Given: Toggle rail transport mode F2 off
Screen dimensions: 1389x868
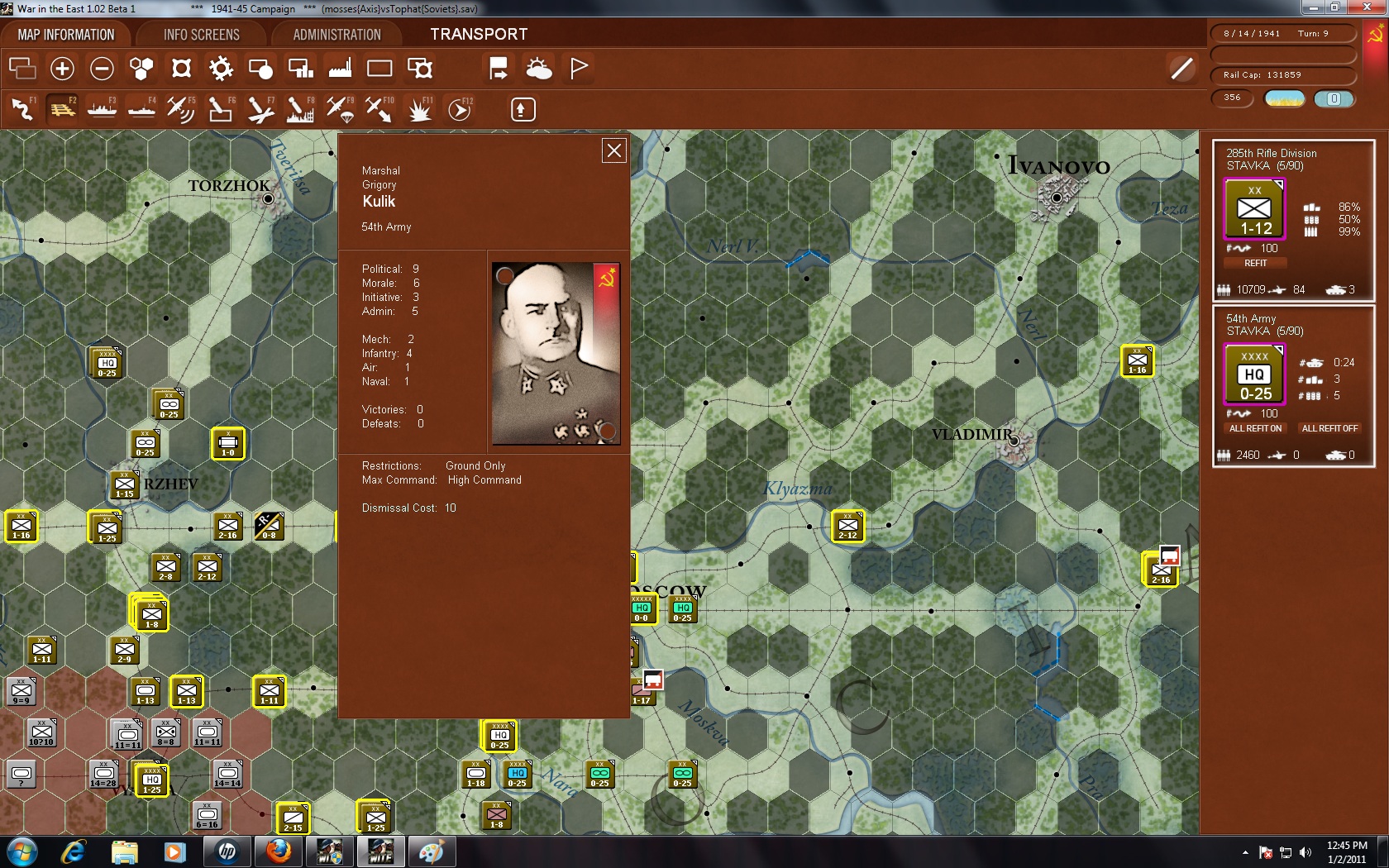Looking at the screenshot, I should pyautogui.click(x=62, y=109).
